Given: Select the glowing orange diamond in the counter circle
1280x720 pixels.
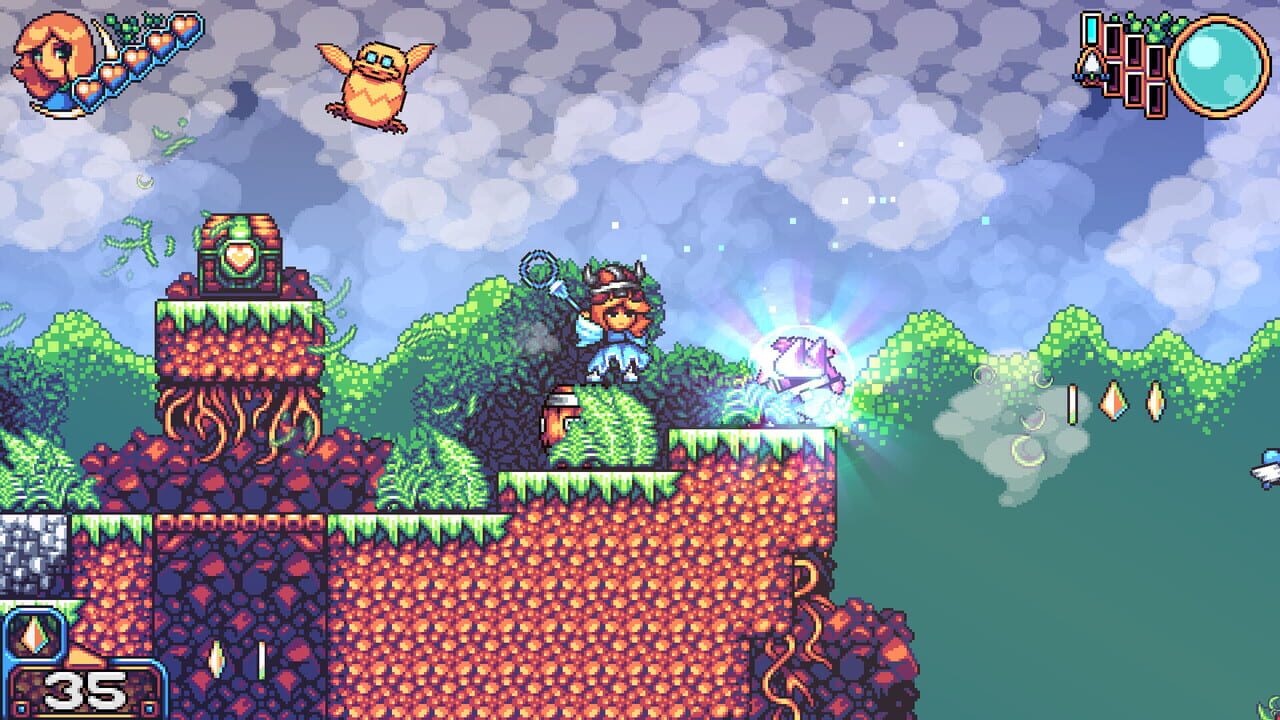Looking at the screenshot, I should [33, 636].
